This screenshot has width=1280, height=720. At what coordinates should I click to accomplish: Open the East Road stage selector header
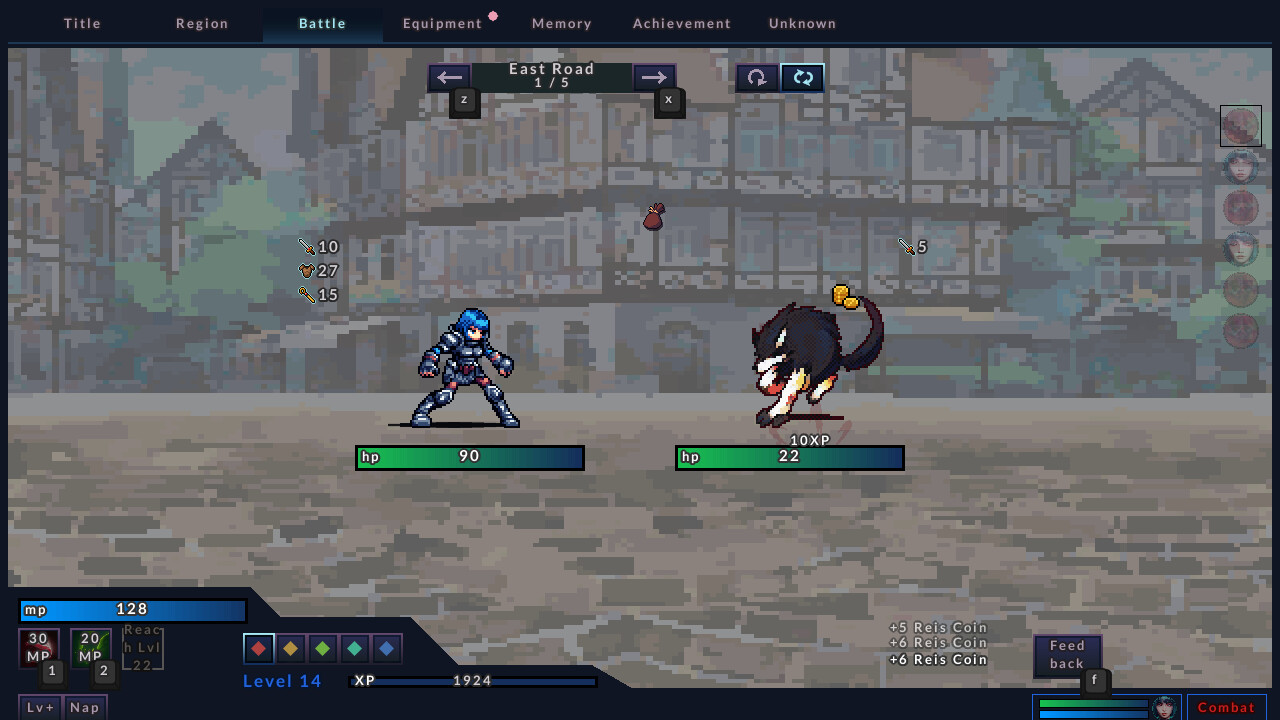[551, 75]
